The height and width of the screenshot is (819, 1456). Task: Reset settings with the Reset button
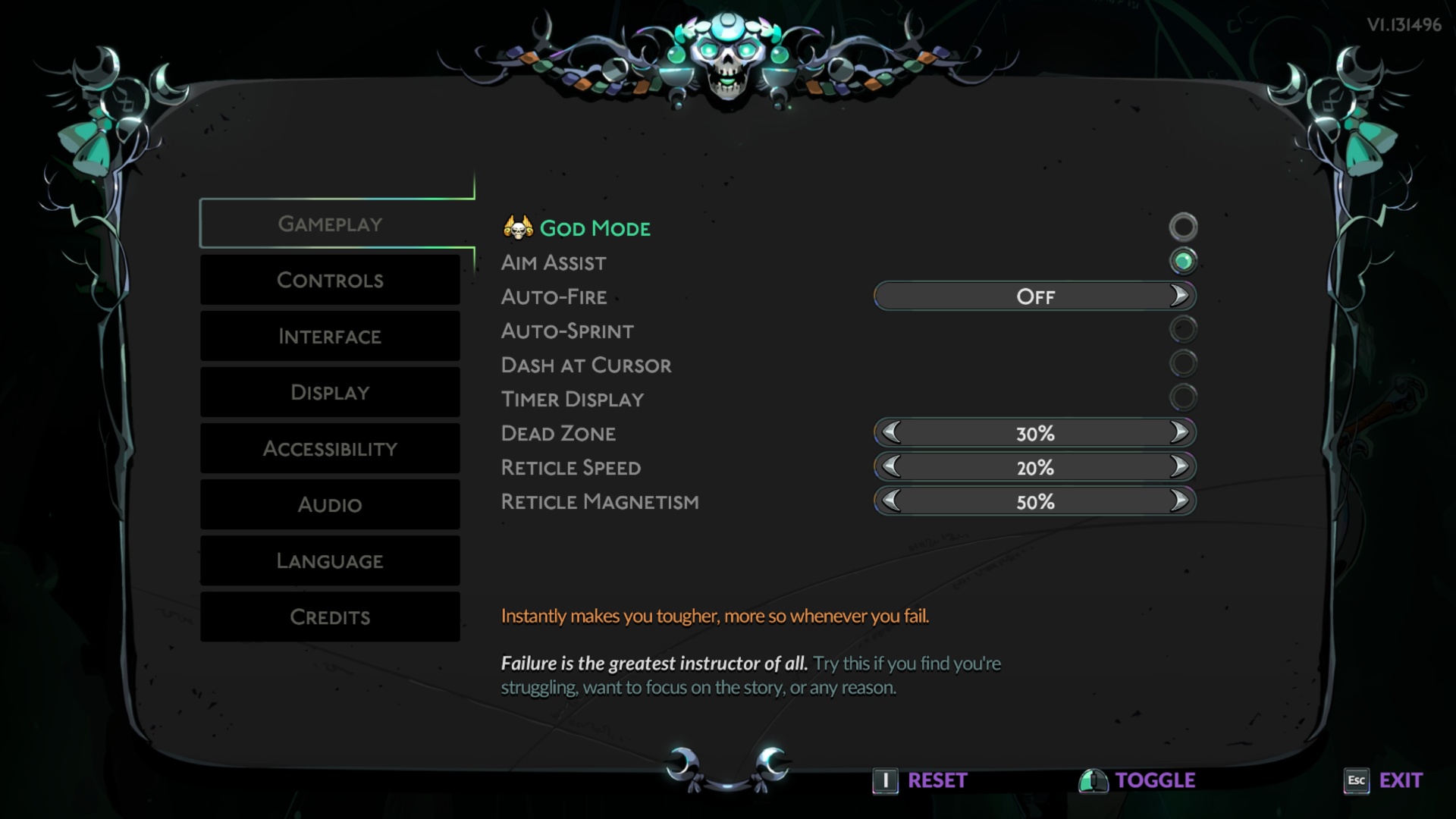(921, 780)
